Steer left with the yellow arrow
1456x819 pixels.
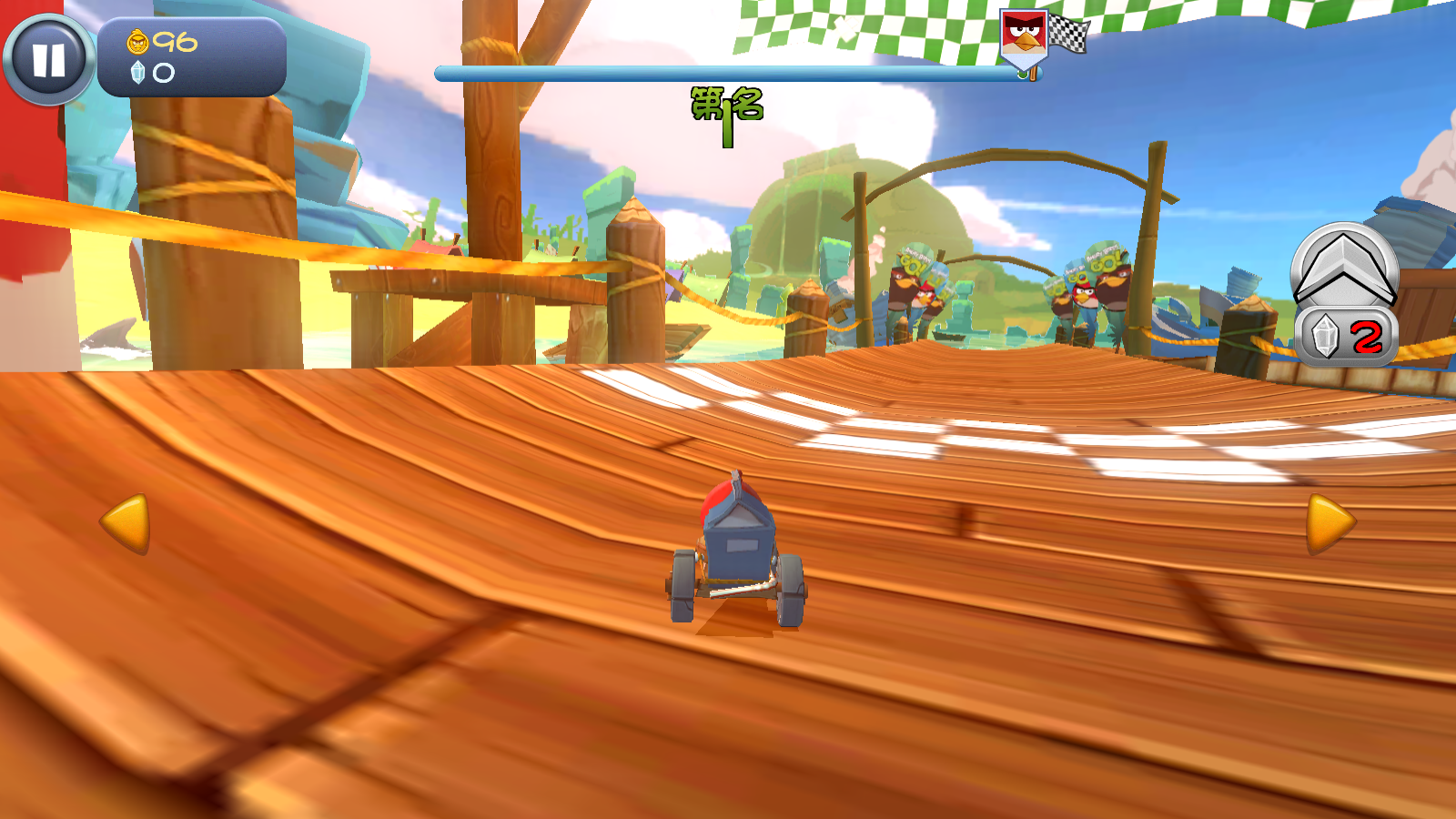(x=126, y=523)
